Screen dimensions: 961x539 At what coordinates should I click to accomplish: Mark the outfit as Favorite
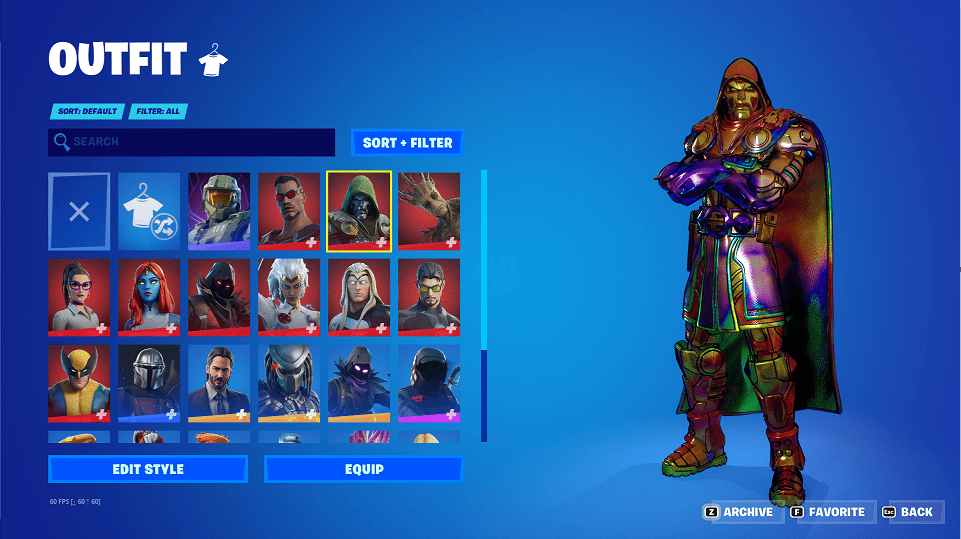(x=828, y=512)
